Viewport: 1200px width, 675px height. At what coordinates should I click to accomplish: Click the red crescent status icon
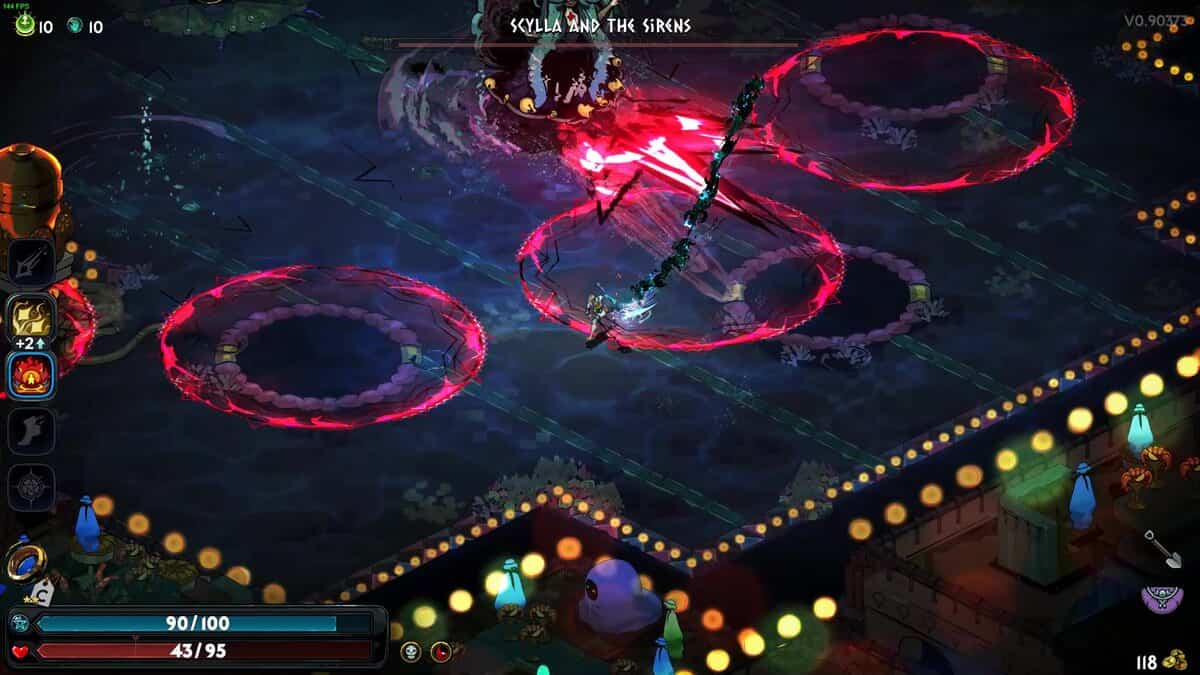click(x=440, y=652)
